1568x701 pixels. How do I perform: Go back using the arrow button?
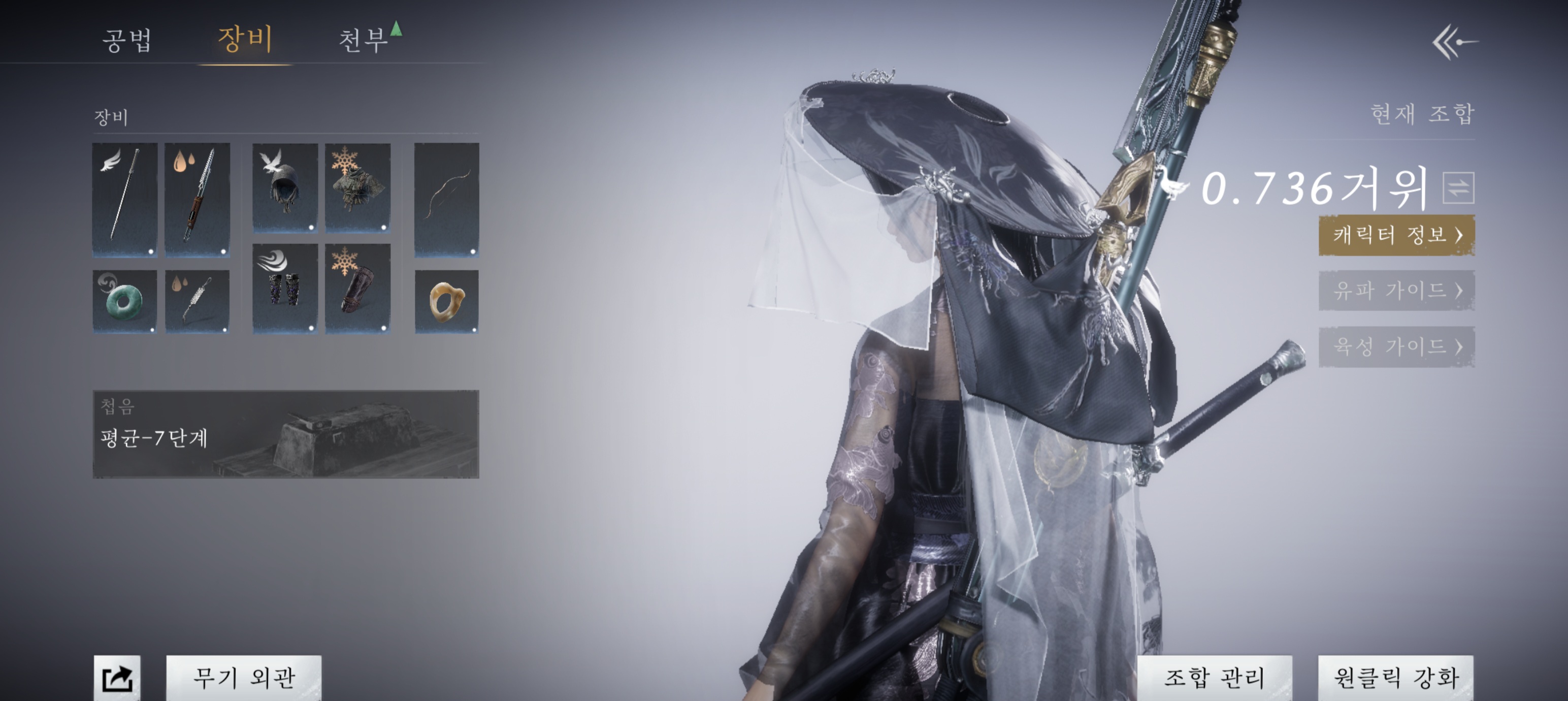pyautogui.click(x=1455, y=42)
